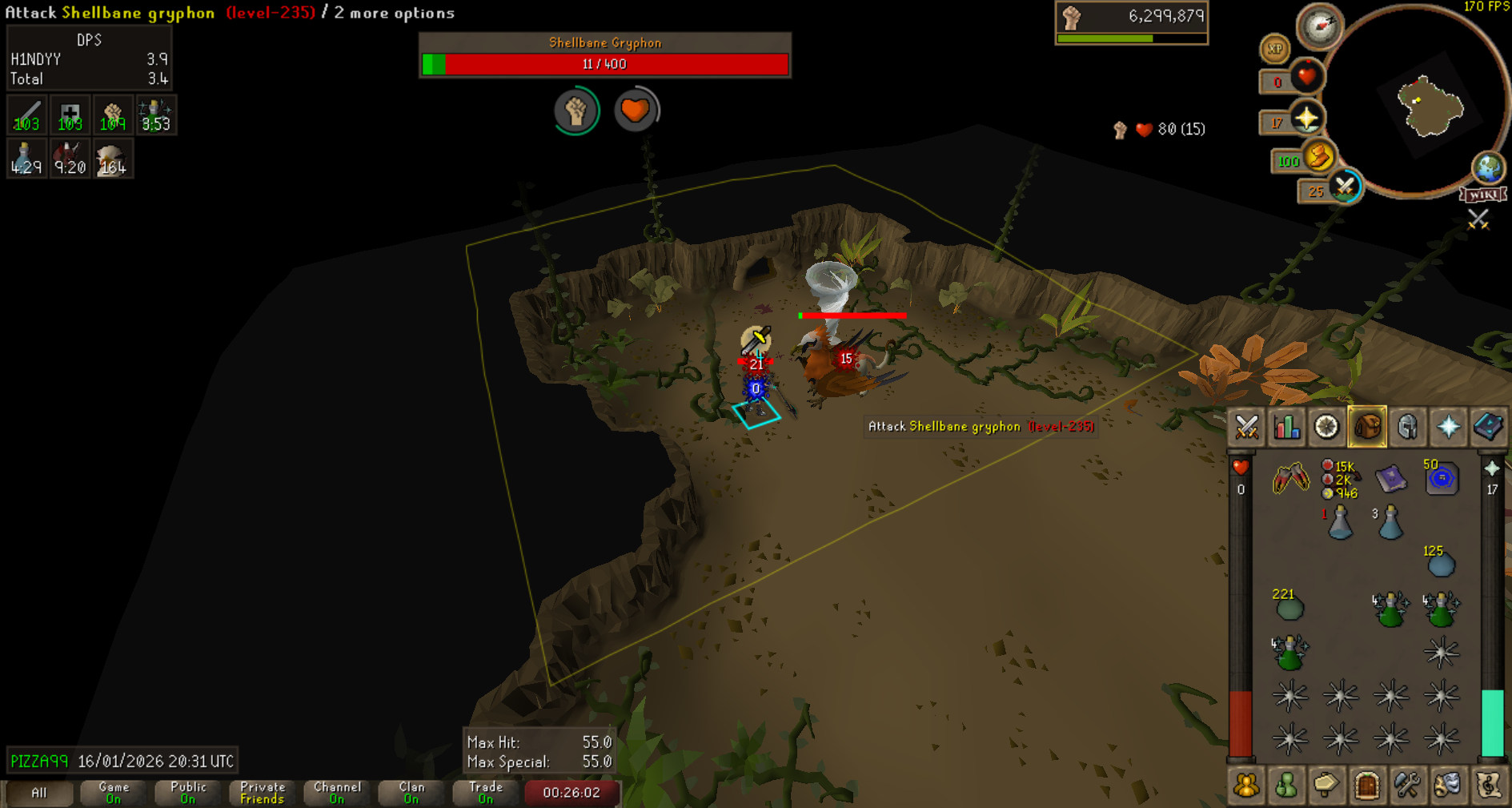
Task: Open the Combat Options tab
Action: [x=1246, y=427]
